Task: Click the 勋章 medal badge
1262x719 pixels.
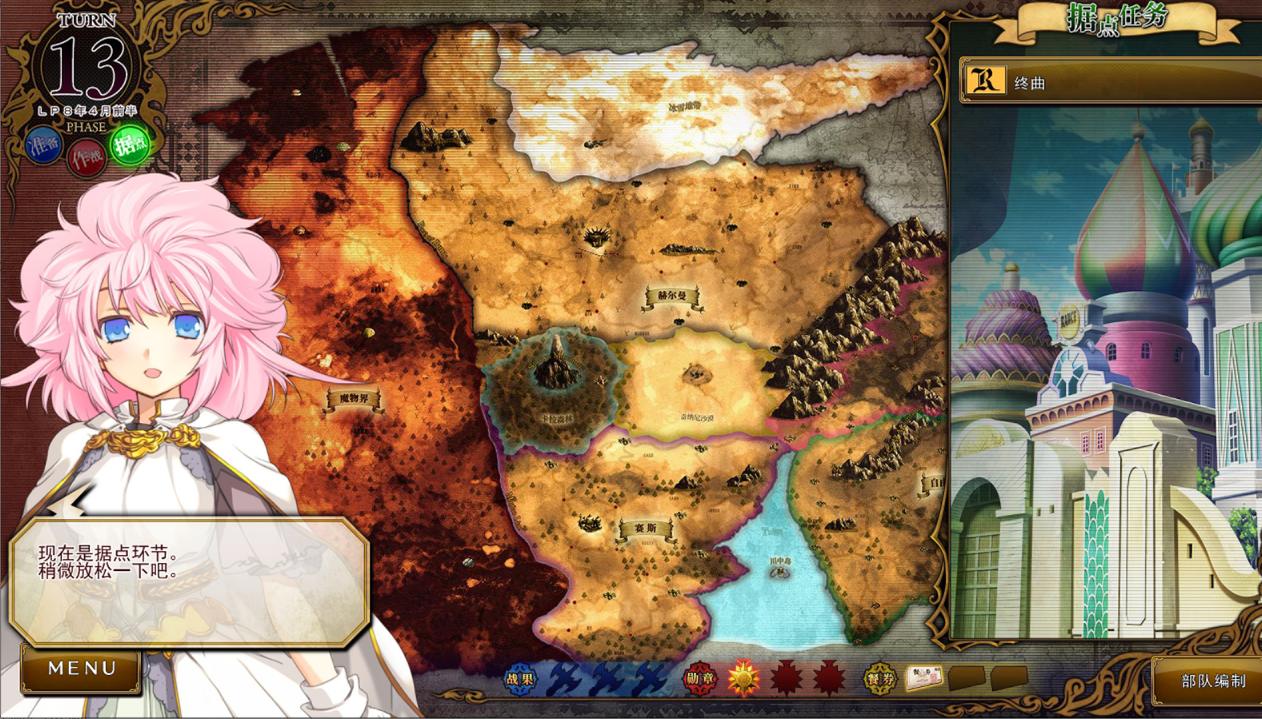Action: [700, 678]
